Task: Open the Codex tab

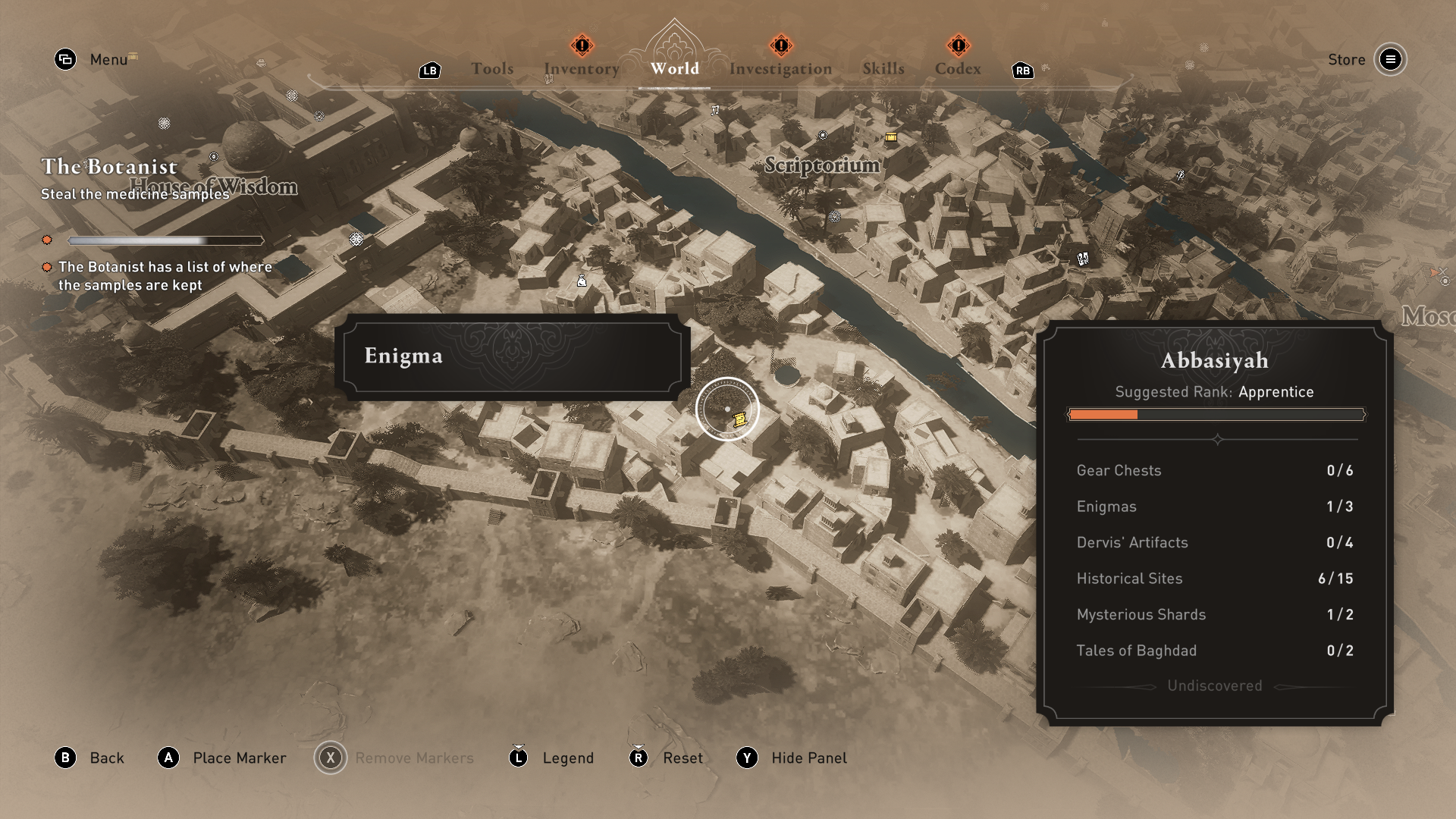Action: [x=958, y=69]
